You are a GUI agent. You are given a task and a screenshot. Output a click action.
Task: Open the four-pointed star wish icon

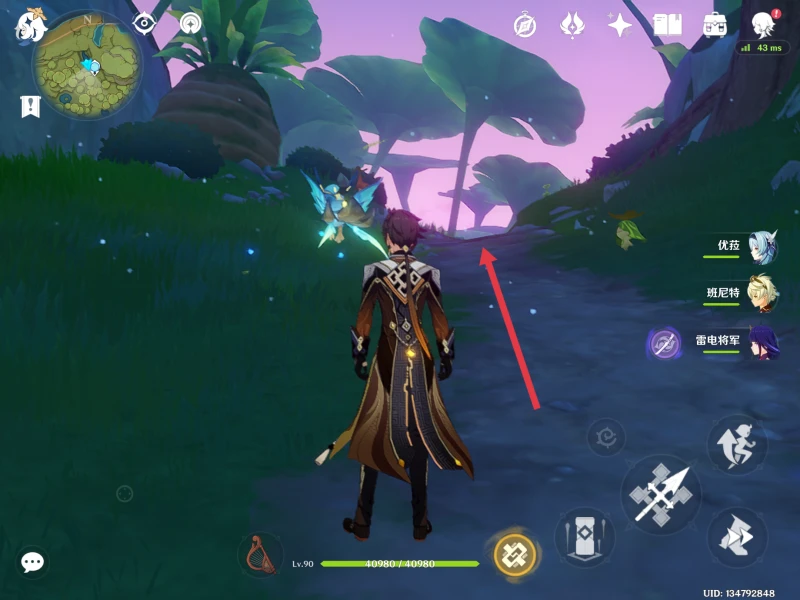pyautogui.click(x=620, y=25)
